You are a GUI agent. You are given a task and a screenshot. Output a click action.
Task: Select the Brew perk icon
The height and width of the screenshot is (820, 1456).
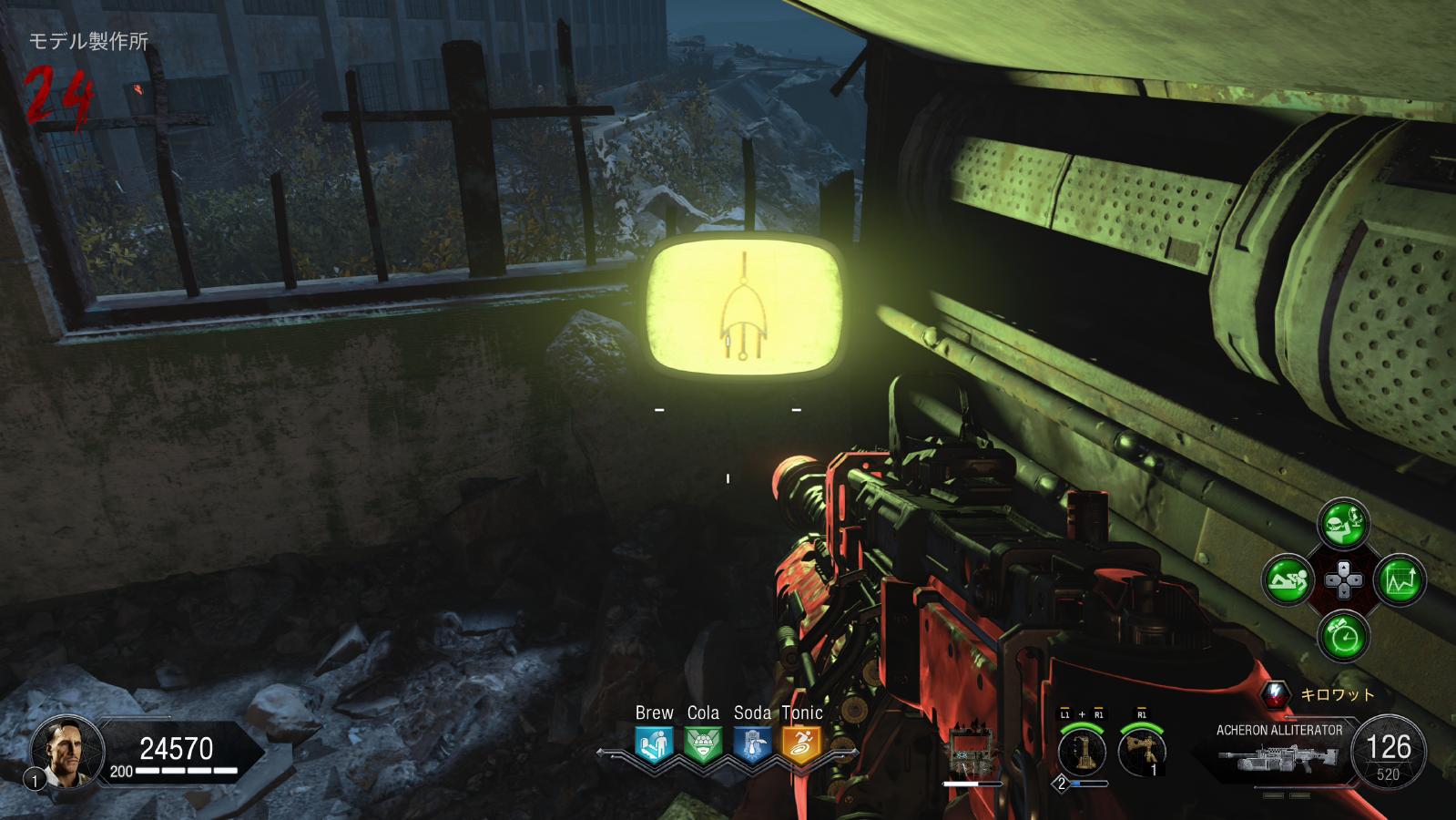654,743
